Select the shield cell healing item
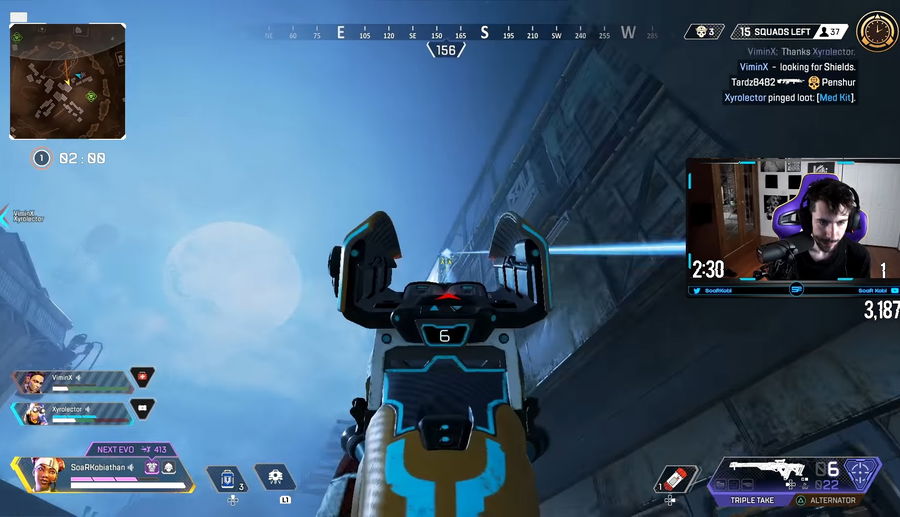This screenshot has width=900, height=517. 227,478
